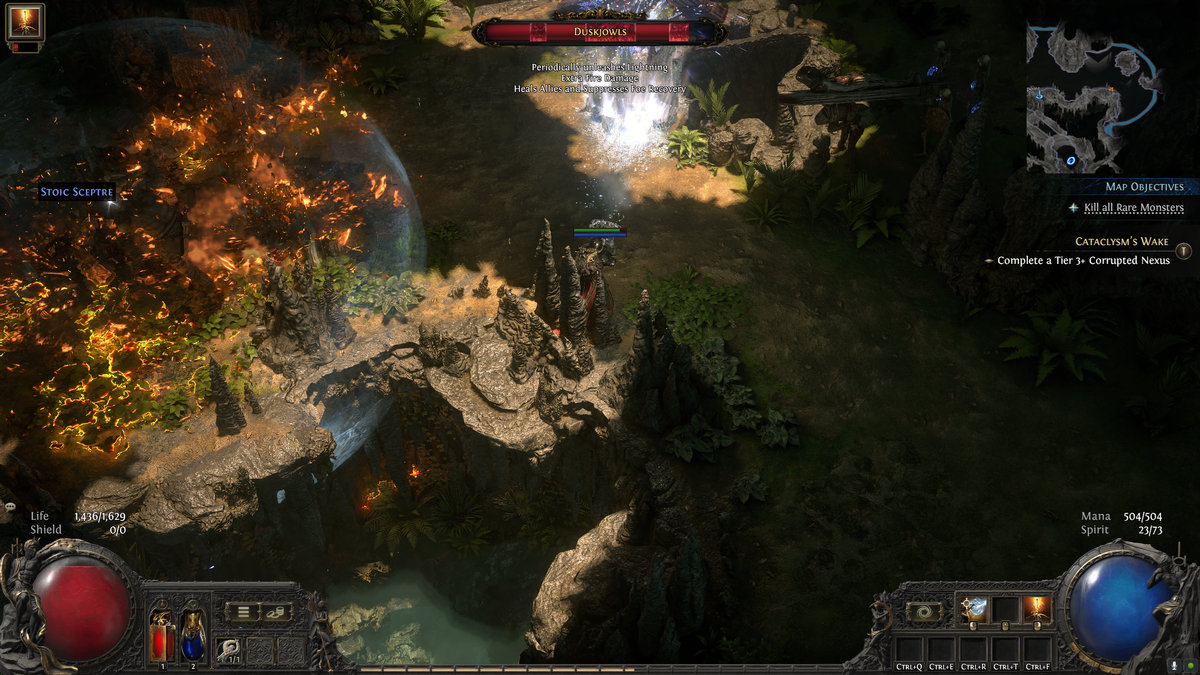Click the fiery sword buff icon
The width and height of the screenshot is (1200, 675).
pyautogui.click(x=25, y=21)
